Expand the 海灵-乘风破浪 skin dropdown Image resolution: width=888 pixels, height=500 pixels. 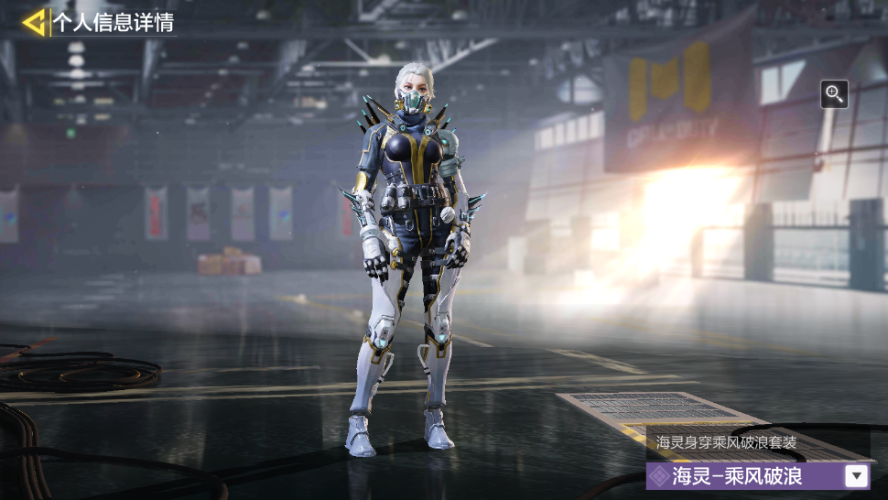coord(856,476)
